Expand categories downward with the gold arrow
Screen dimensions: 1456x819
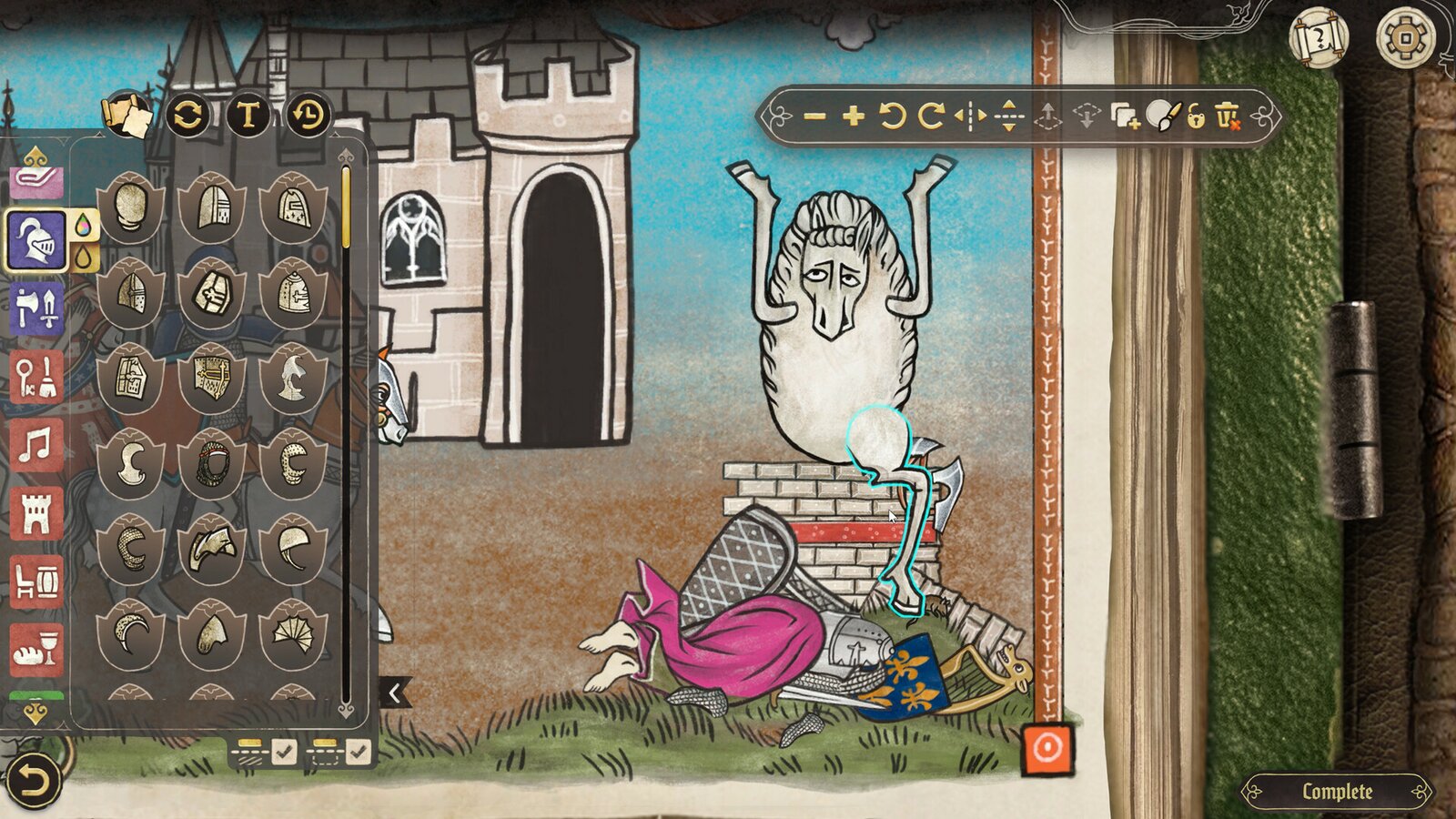[34, 712]
